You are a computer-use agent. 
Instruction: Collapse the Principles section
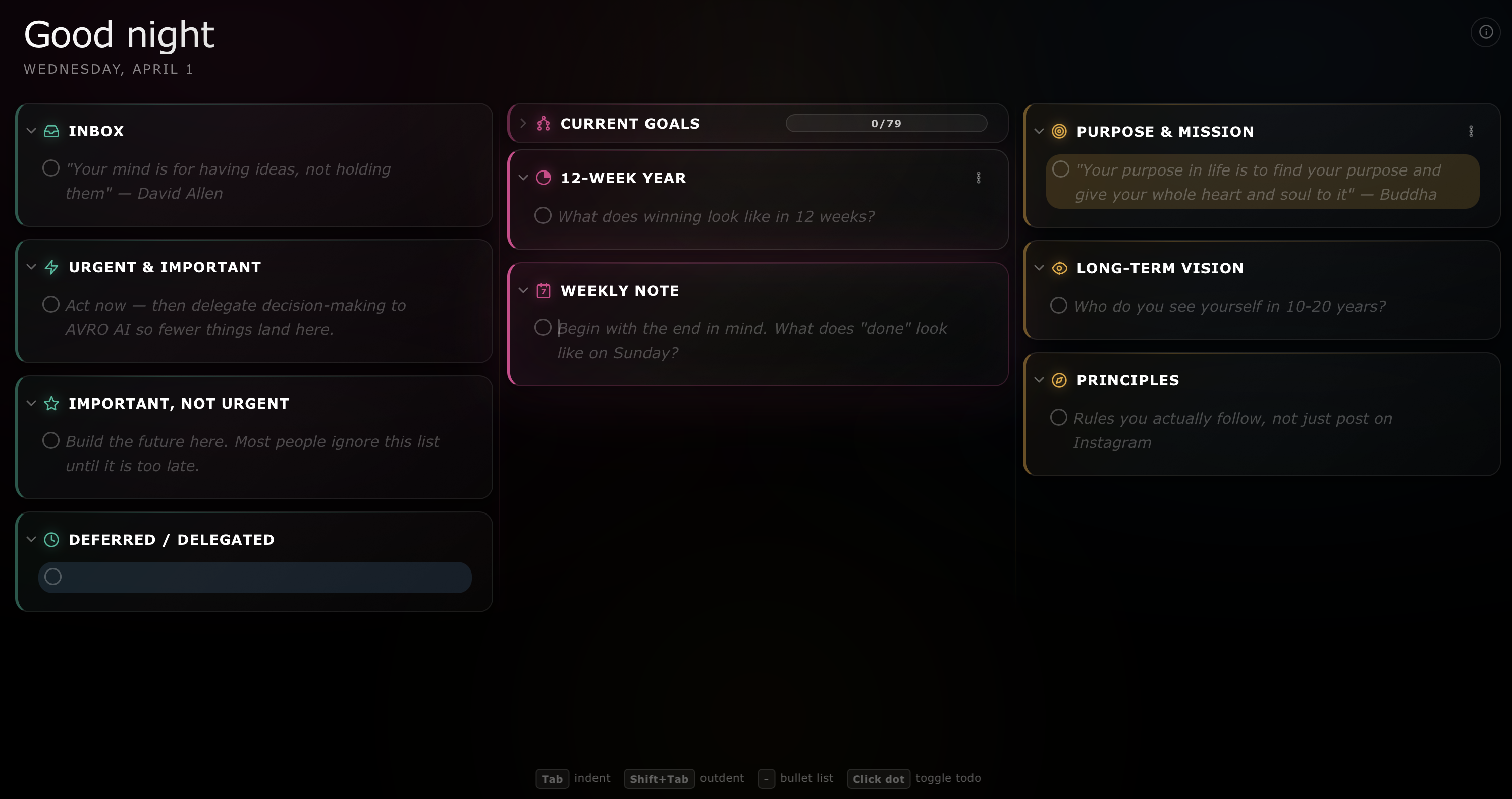[x=1039, y=379]
